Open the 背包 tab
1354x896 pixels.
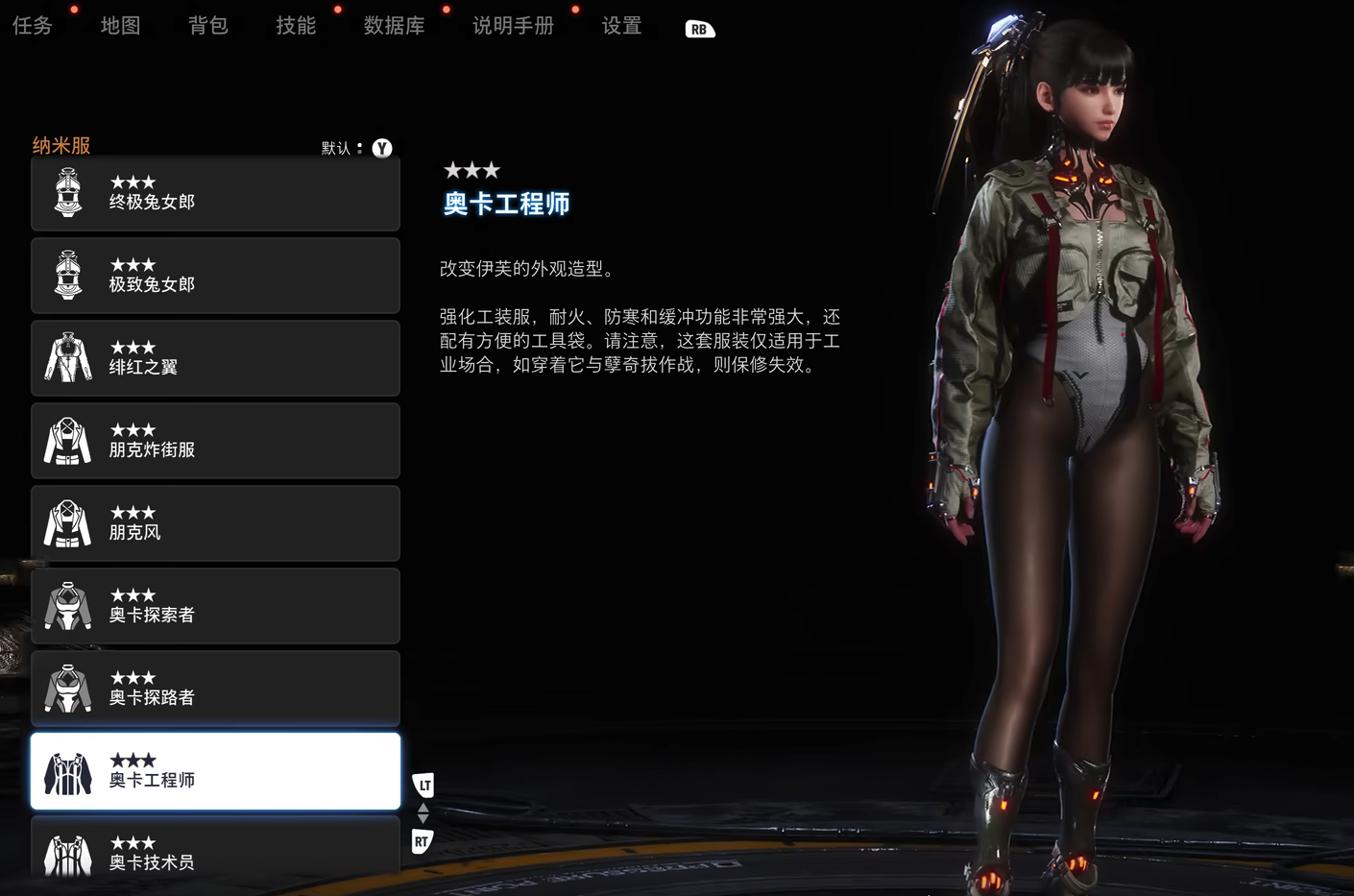[207, 26]
